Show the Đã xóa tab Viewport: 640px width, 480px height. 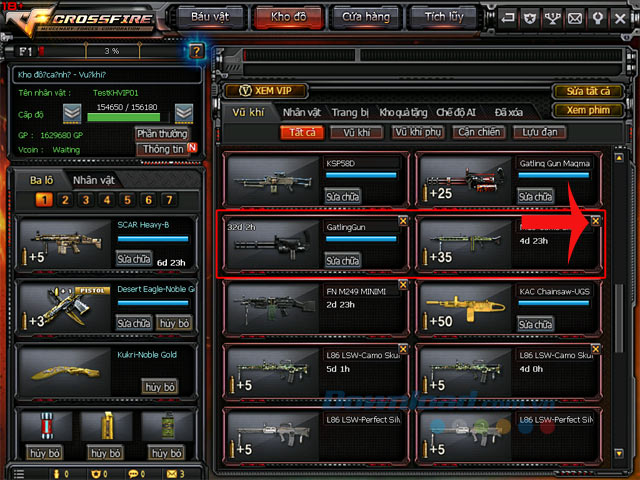[x=508, y=113]
